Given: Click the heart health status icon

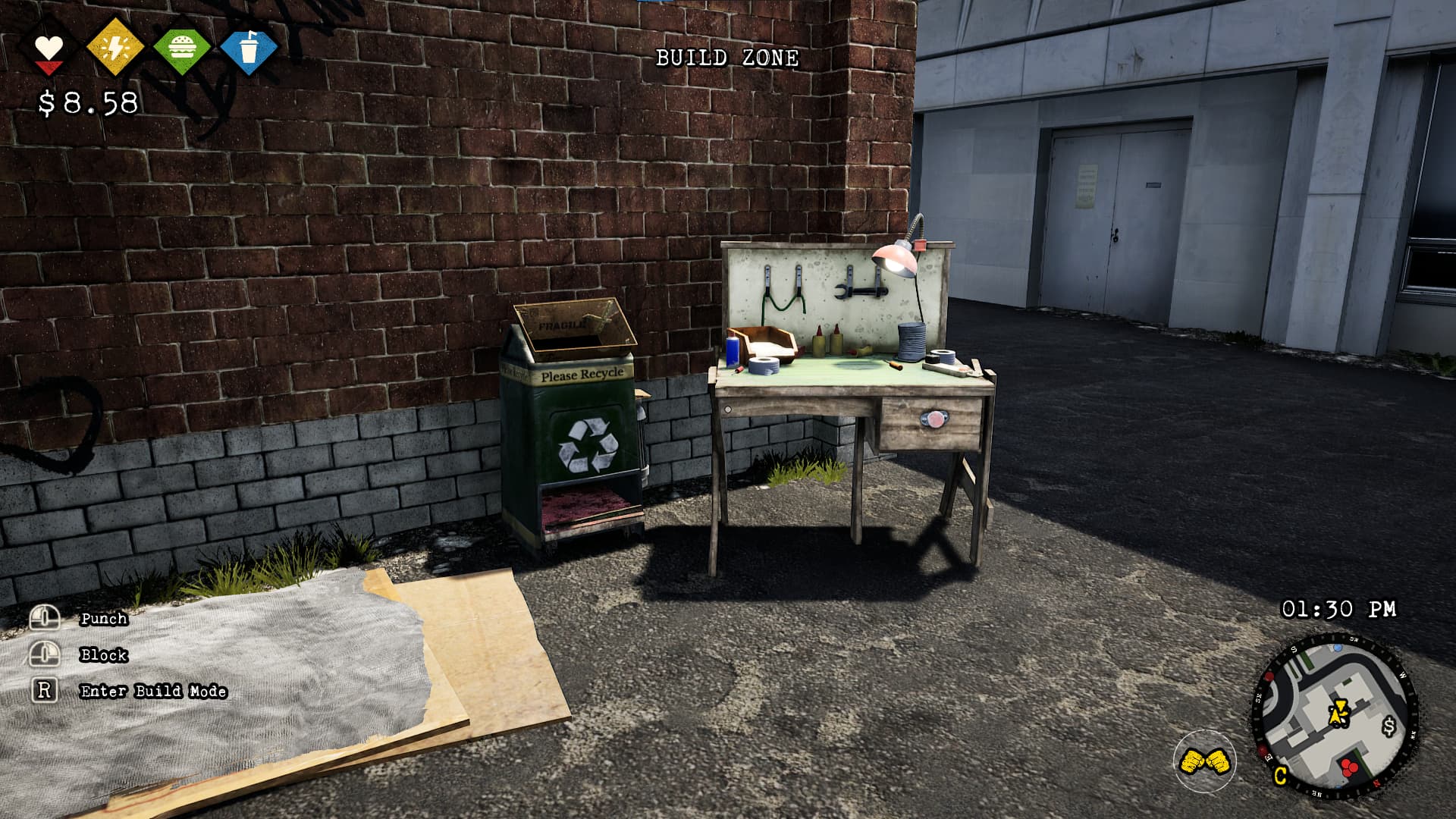Looking at the screenshot, I should tap(49, 49).
